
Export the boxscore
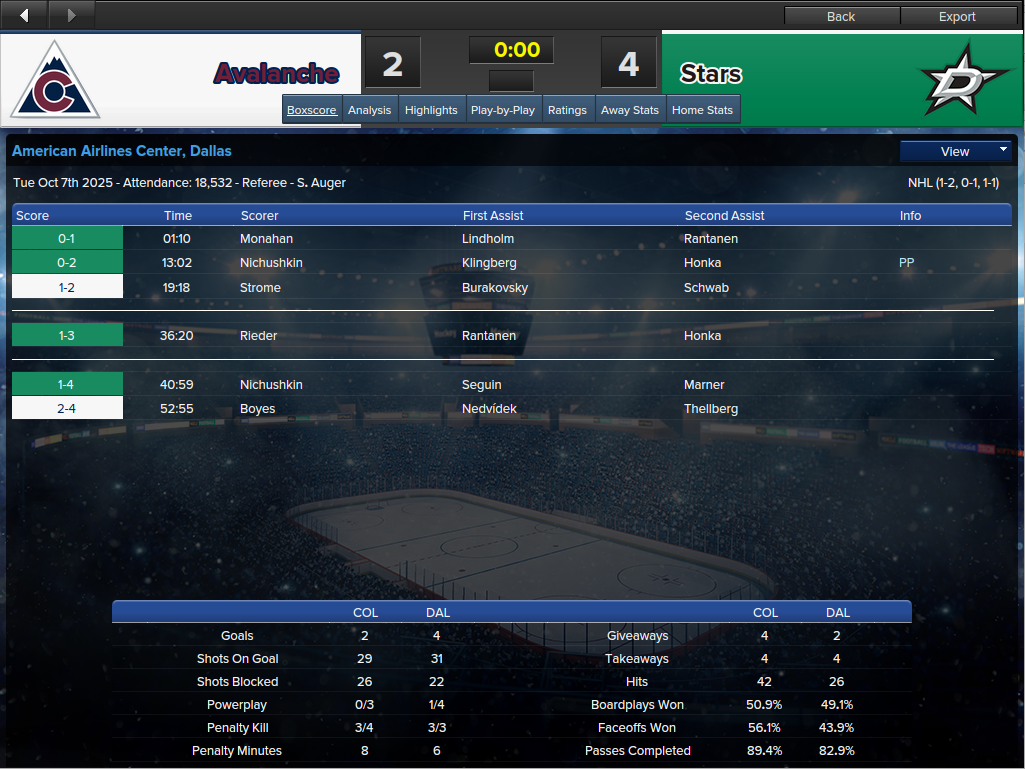coord(957,16)
